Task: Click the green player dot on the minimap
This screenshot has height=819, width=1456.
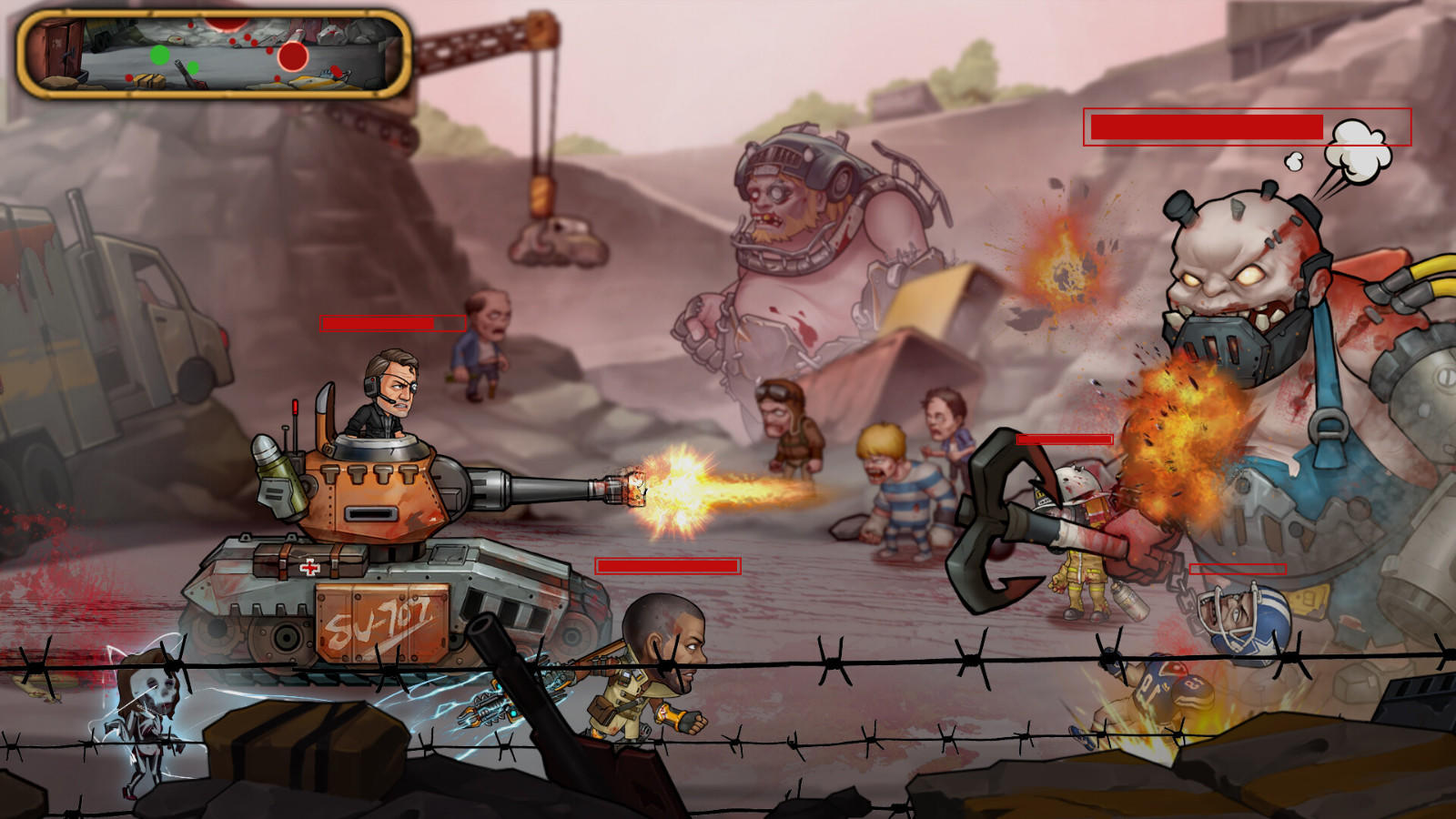Action: [160, 55]
